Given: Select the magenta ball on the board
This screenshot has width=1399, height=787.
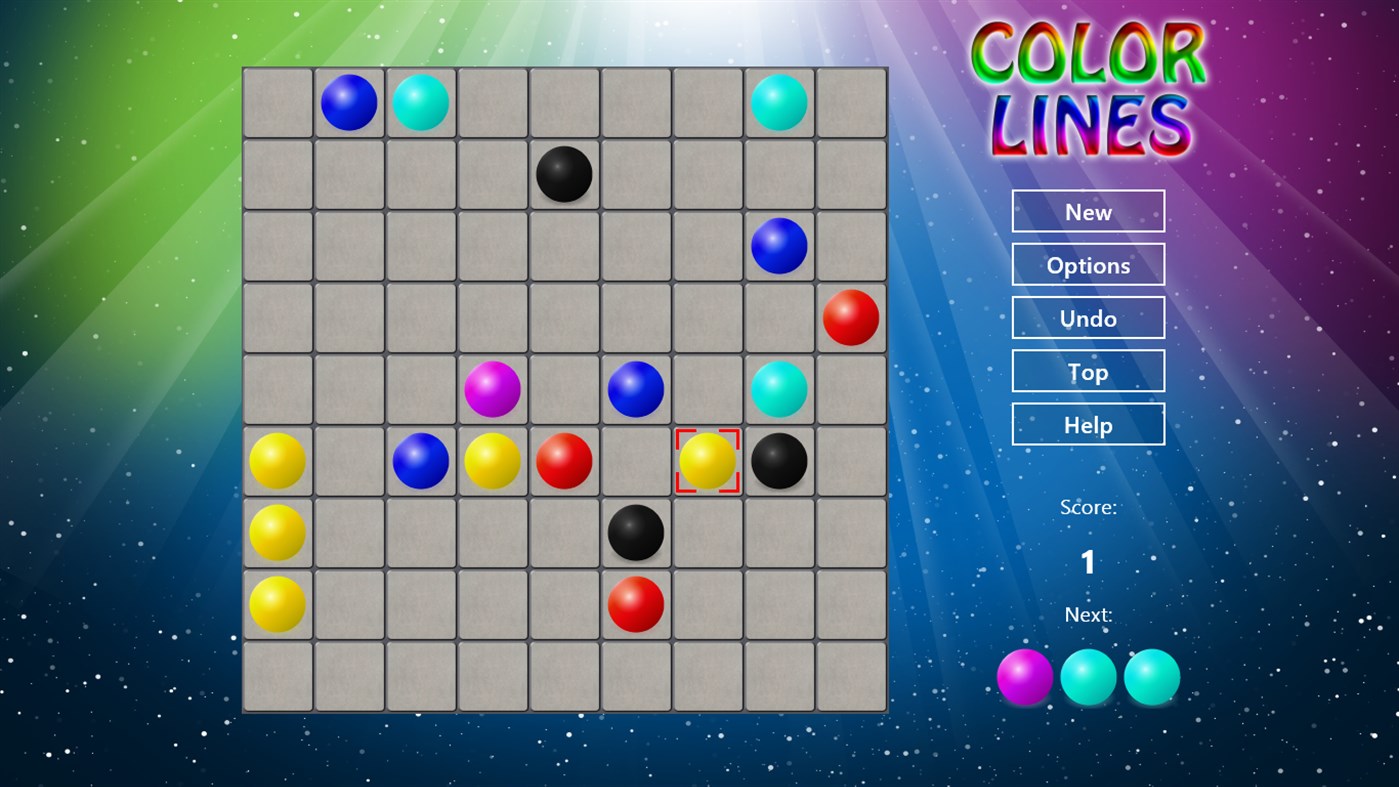Looking at the screenshot, I should [x=492, y=389].
